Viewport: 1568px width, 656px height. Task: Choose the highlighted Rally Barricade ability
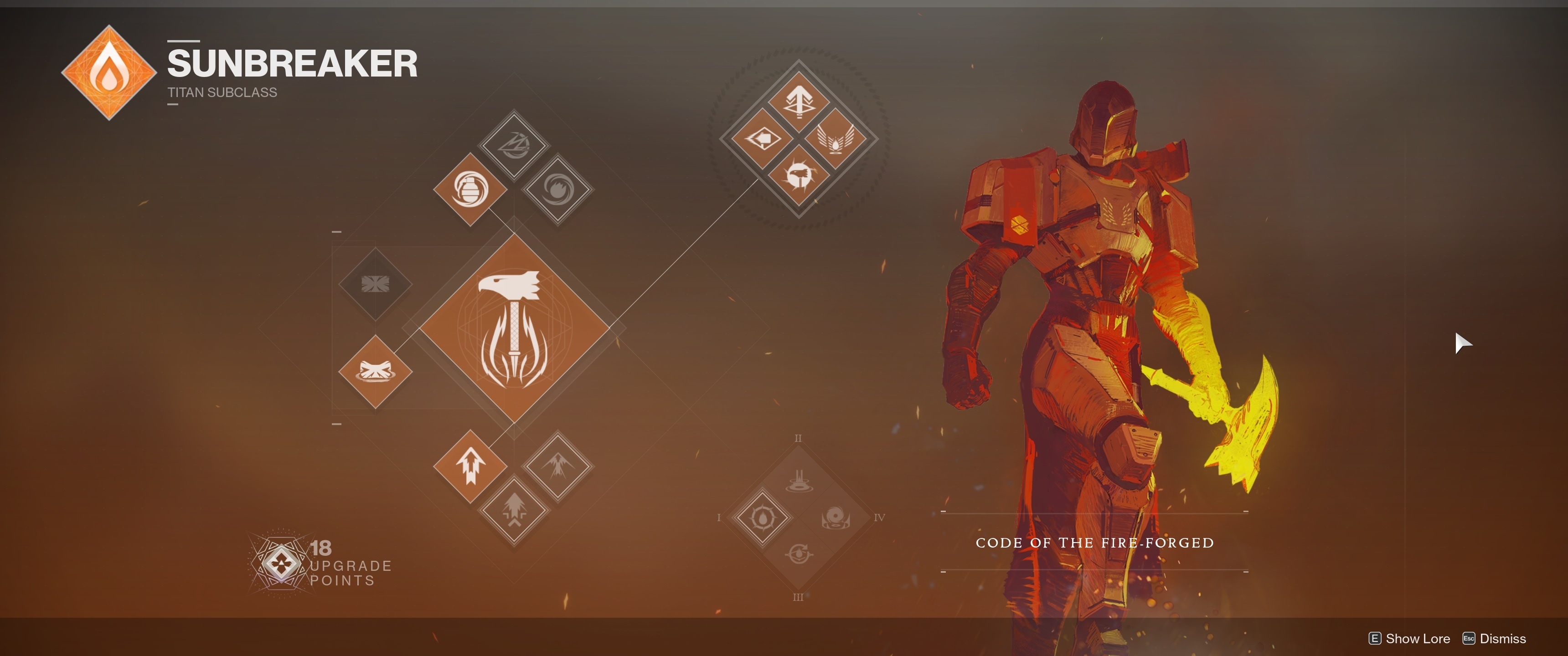pos(375,371)
